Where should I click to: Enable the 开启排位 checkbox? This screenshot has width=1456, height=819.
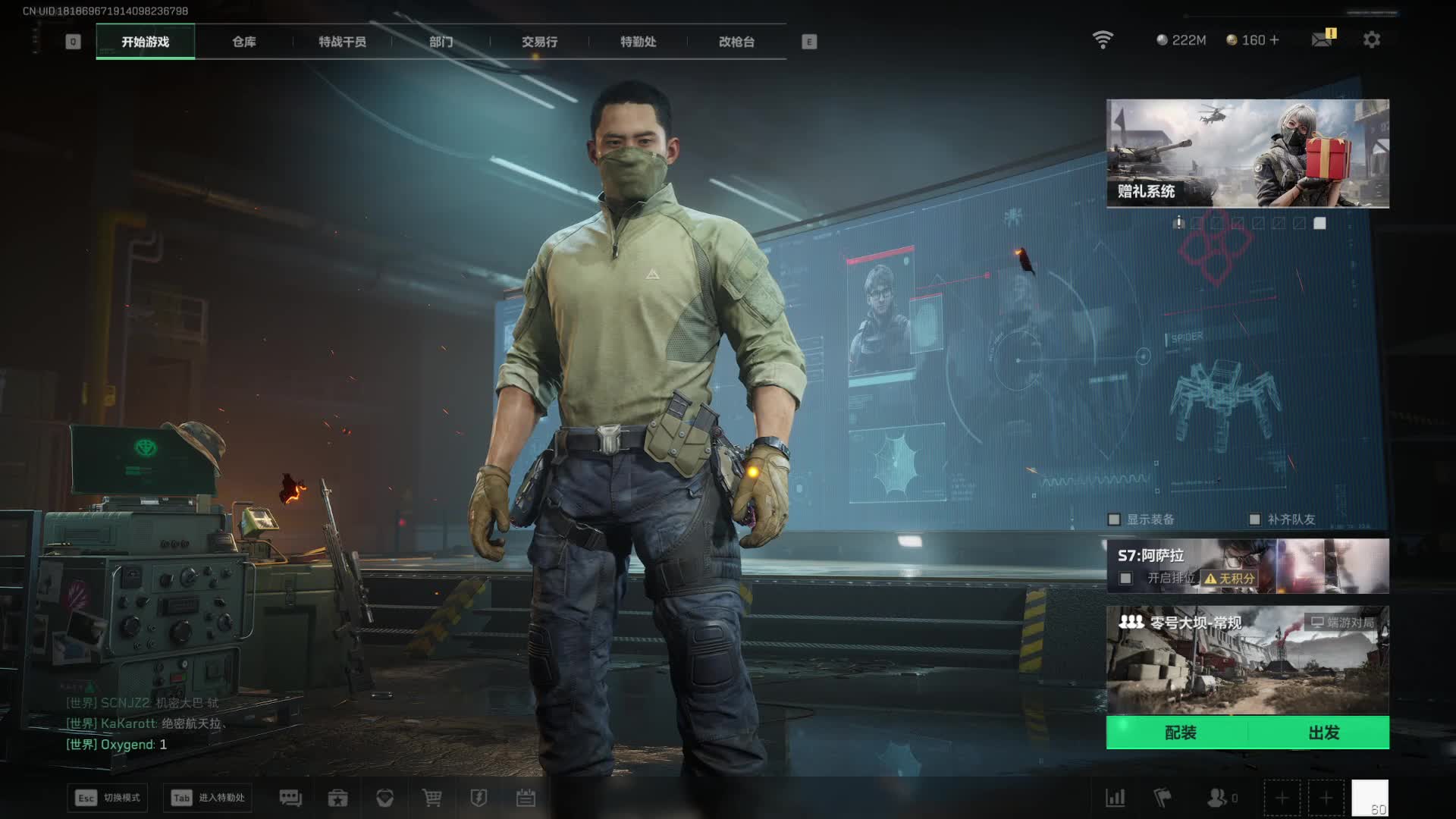1126,579
